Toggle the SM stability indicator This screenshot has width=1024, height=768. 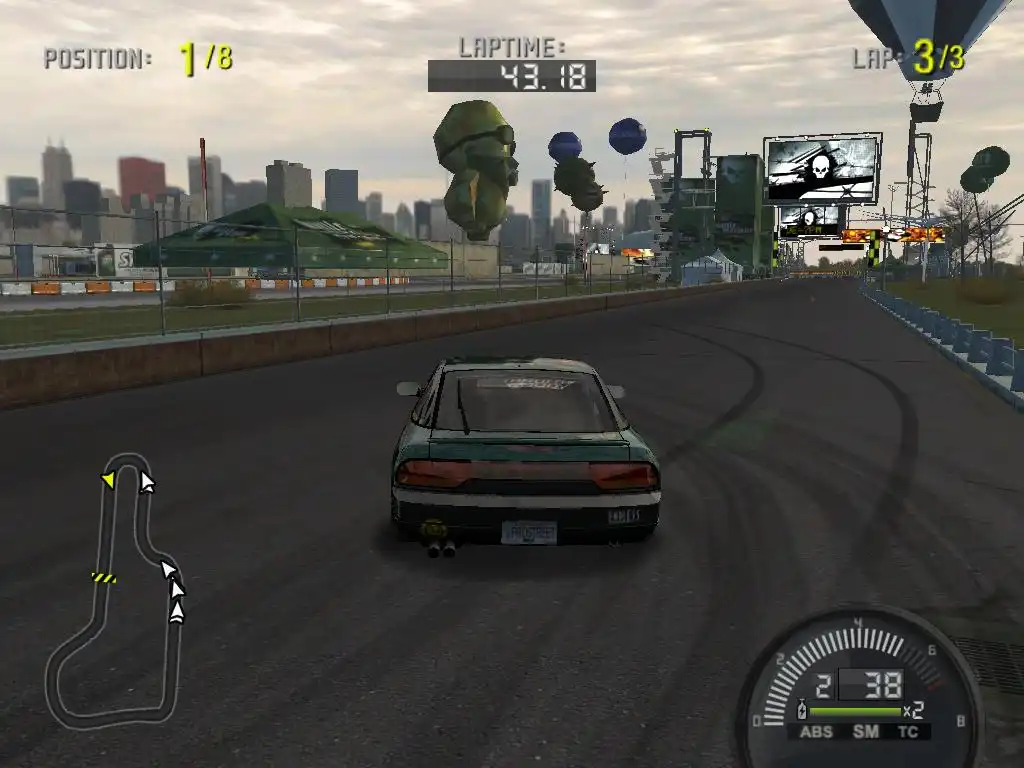click(866, 732)
